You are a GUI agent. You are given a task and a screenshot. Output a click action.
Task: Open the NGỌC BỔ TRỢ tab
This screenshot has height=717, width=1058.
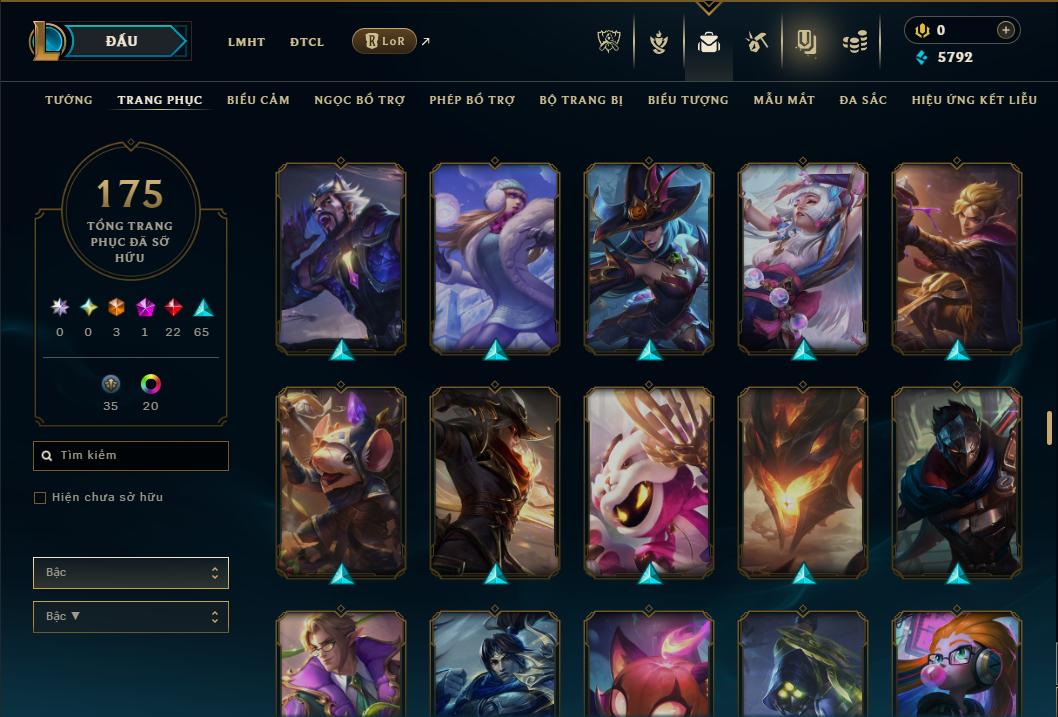(x=359, y=100)
